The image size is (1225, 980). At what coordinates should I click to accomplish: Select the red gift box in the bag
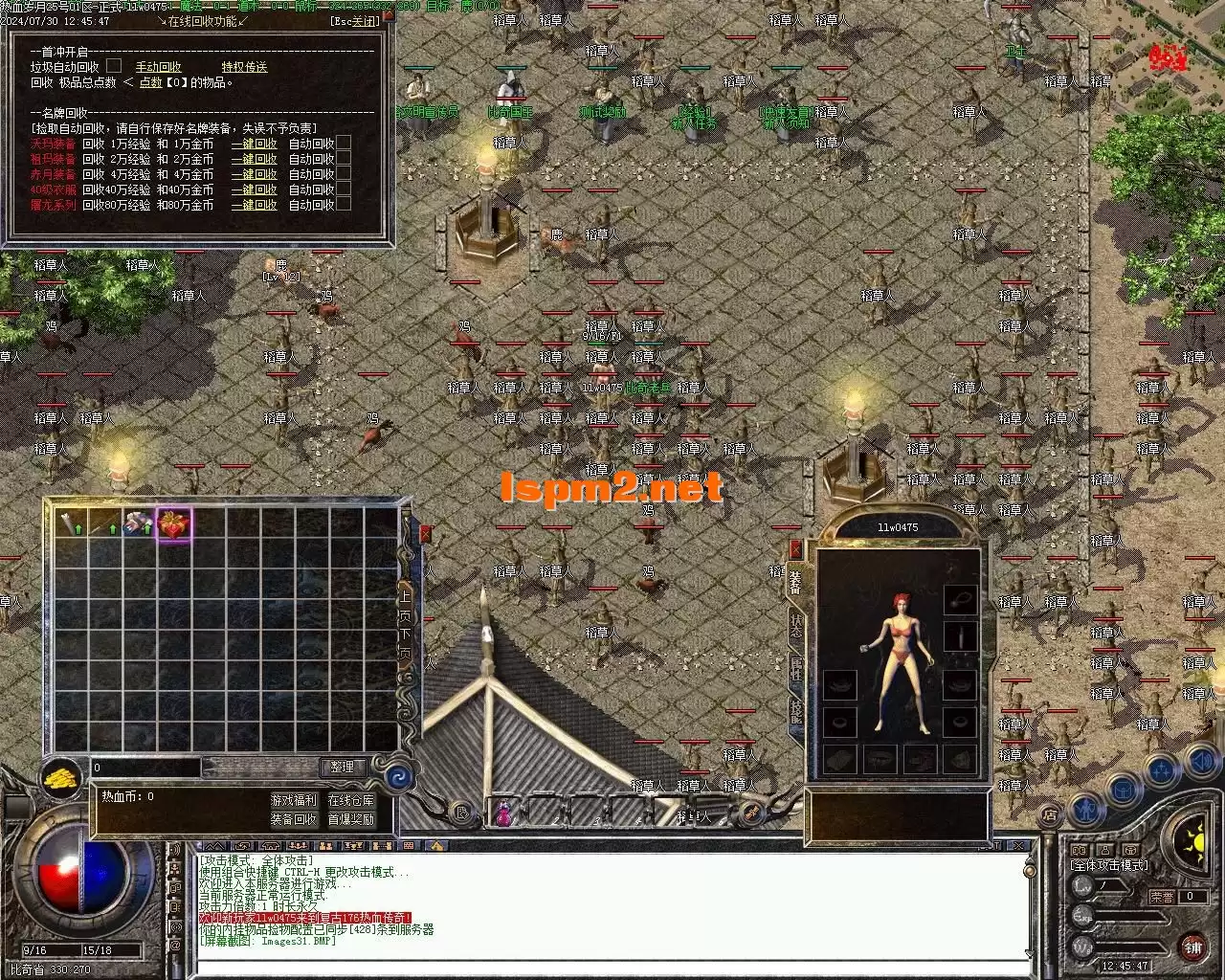(173, 523)
